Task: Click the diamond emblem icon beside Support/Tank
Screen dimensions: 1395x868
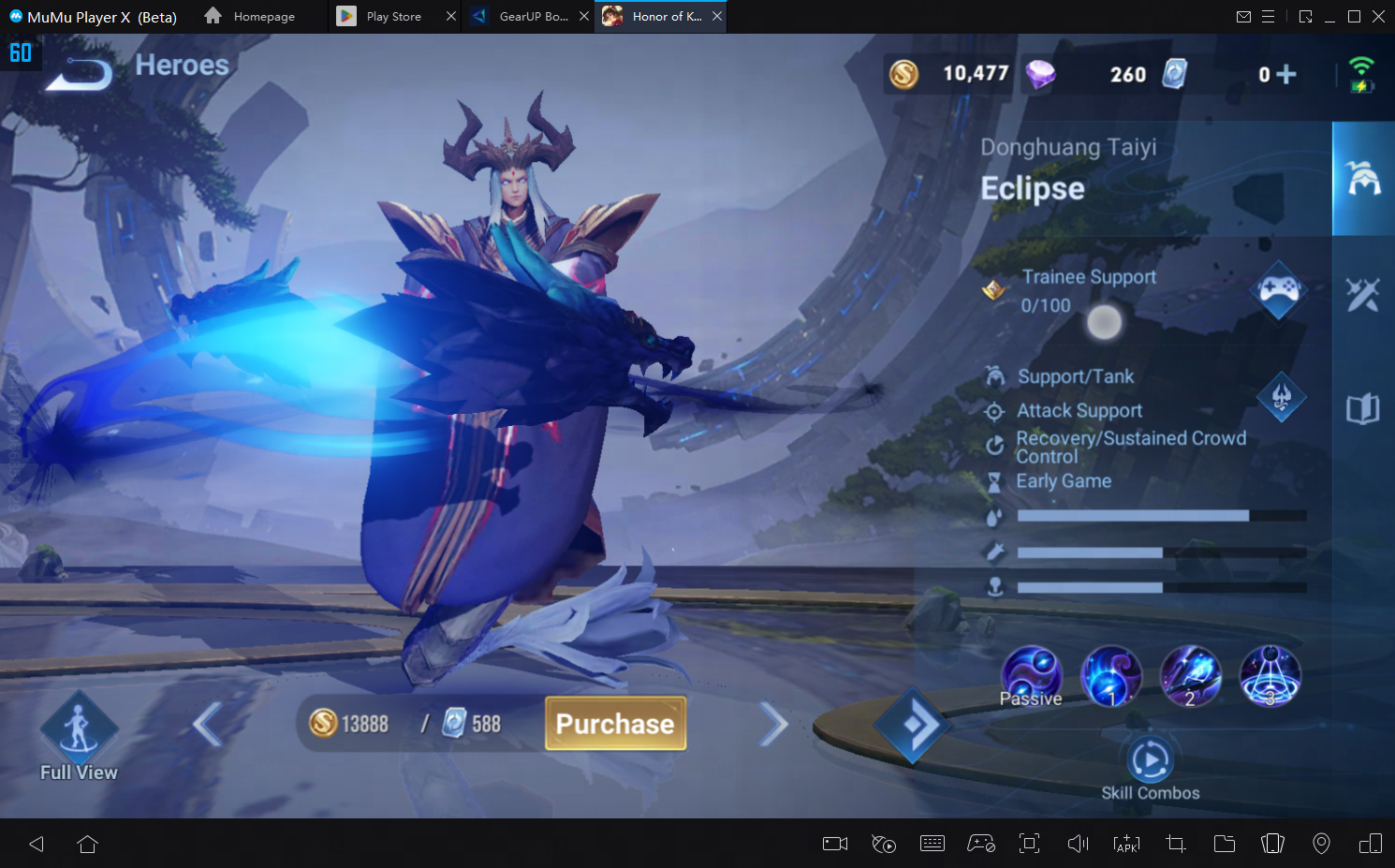Action: click(1281, 397)
